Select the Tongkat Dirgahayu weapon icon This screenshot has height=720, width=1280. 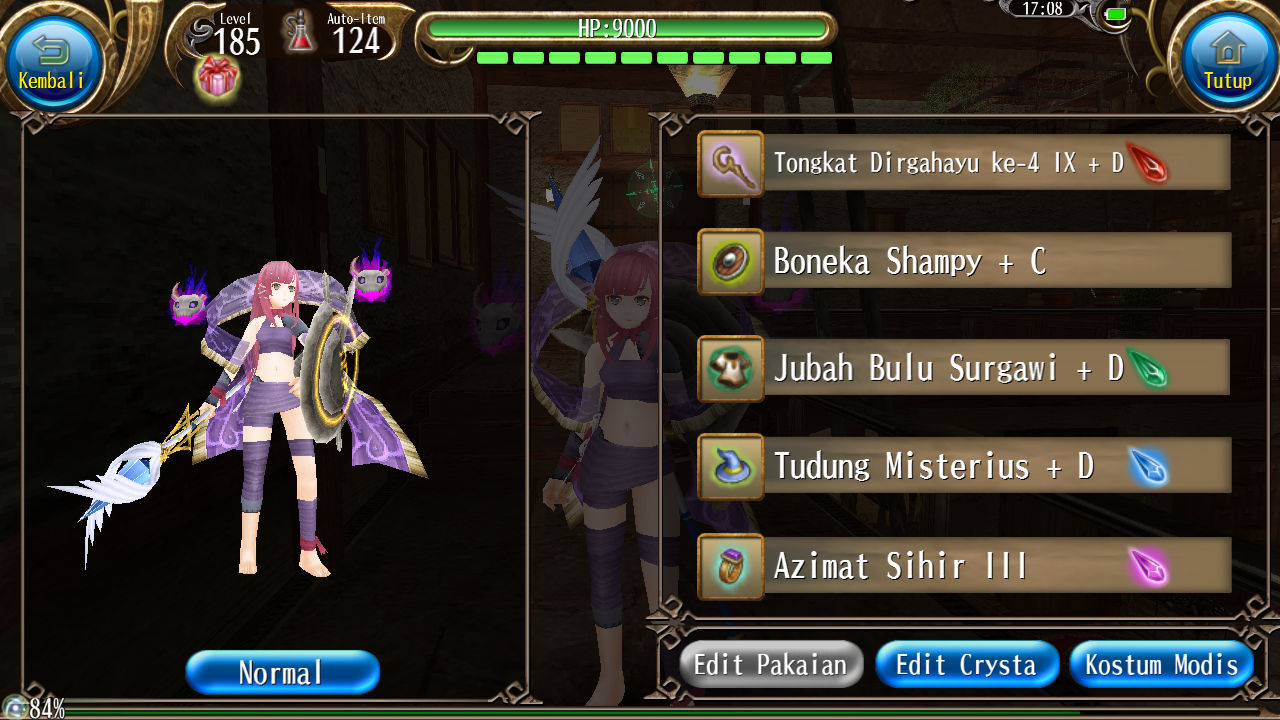(730, 165)
